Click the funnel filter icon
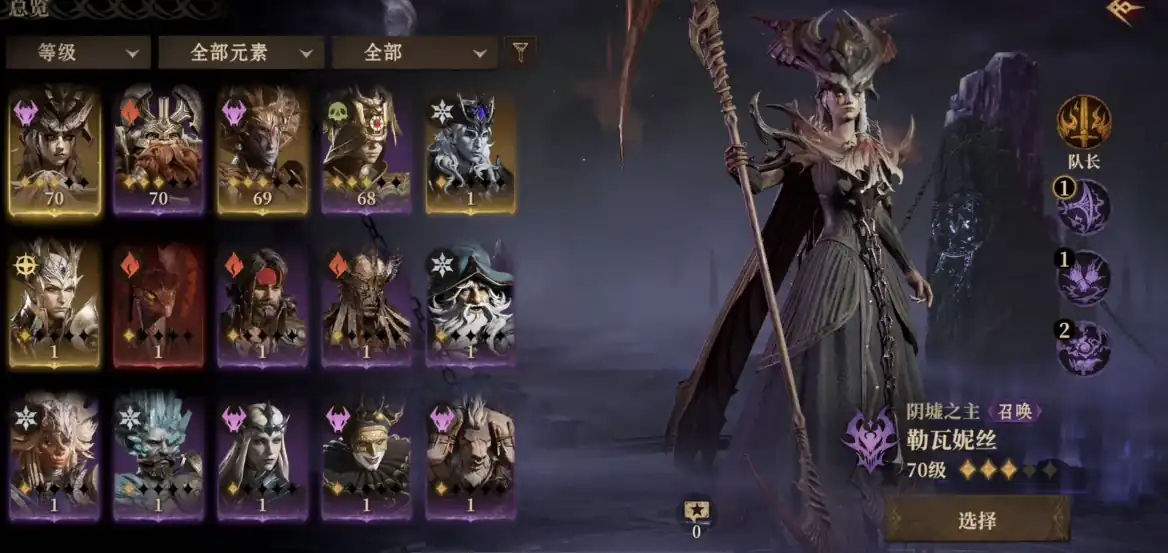The height and width of the screenshot is (553, 1168). (520, 52)
